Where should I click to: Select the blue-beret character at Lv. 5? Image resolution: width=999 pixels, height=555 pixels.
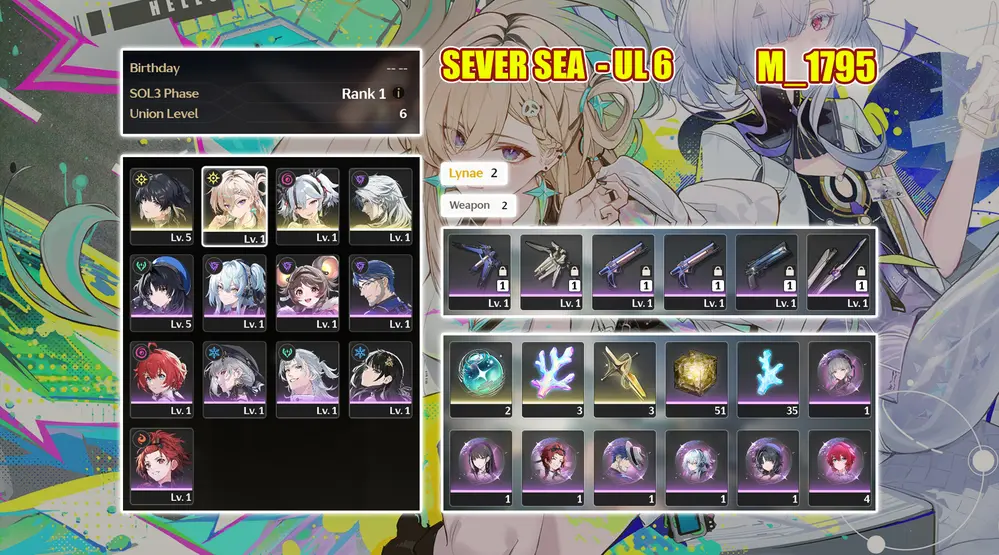(x=162, y=293)
